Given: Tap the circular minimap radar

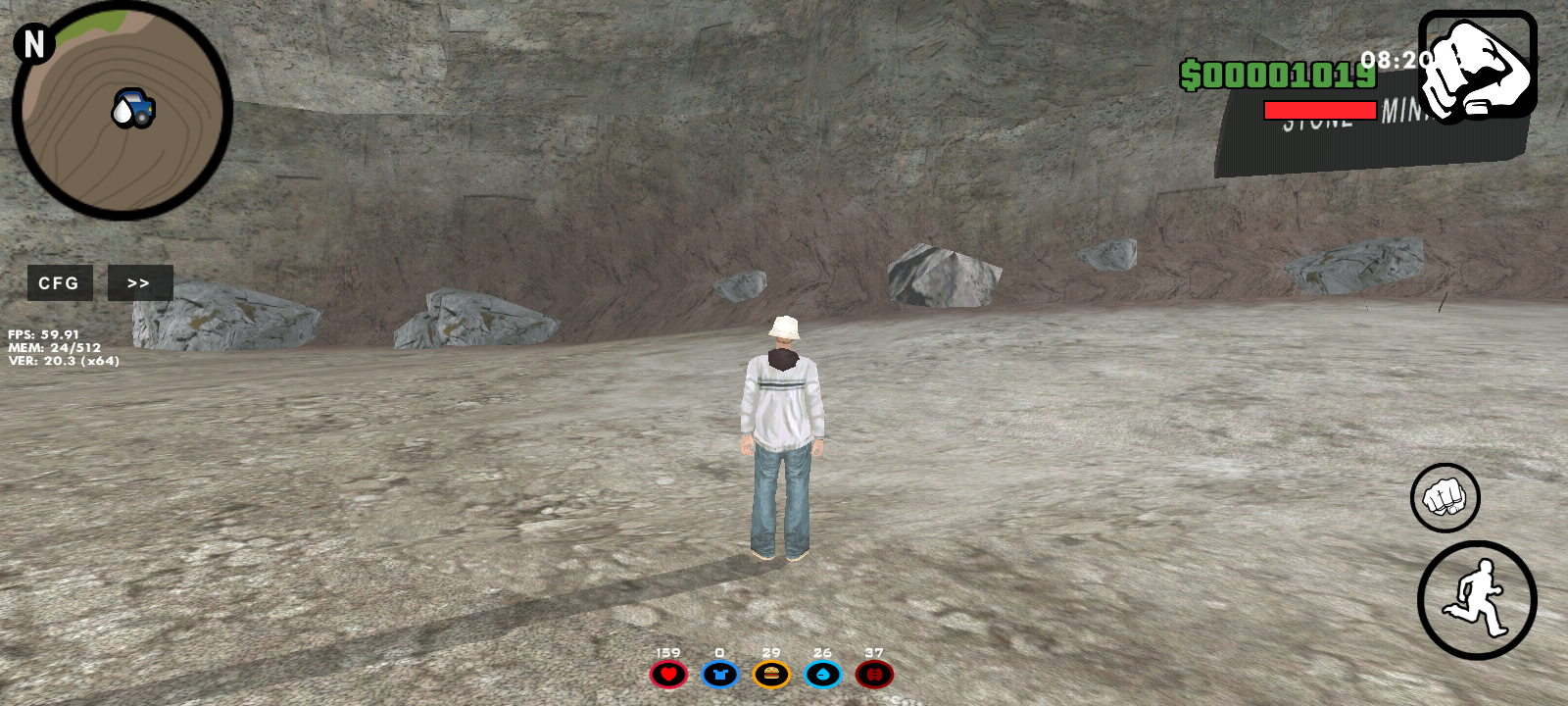Looking at the screenshot, I should click(x=122, y=110).
